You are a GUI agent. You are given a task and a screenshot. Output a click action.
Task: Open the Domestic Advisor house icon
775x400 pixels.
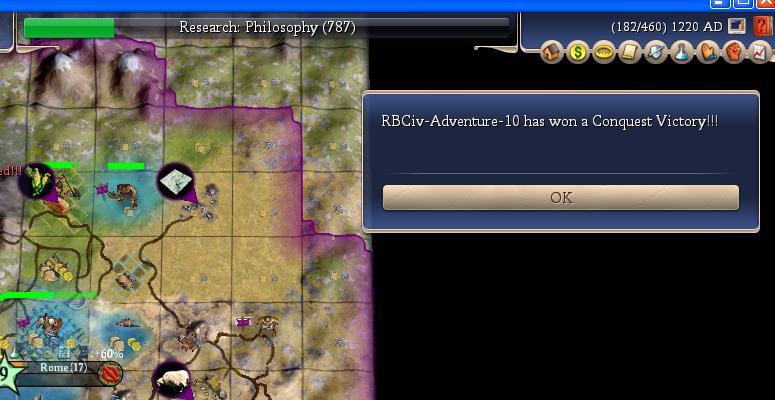(551, 52)
